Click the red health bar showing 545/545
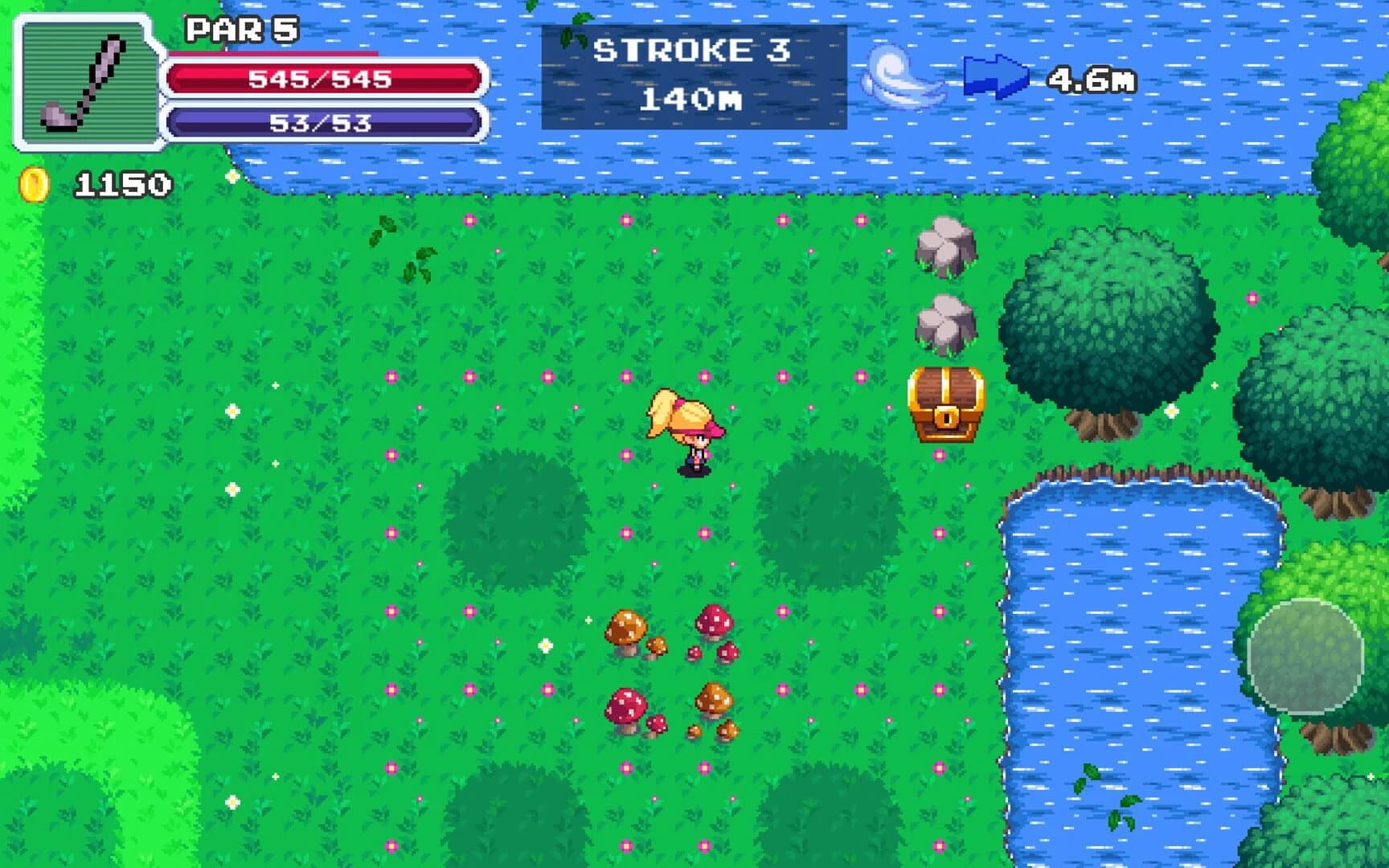Screen dimensions: 1389x868 pyautogui.click(x=322, y=78)
